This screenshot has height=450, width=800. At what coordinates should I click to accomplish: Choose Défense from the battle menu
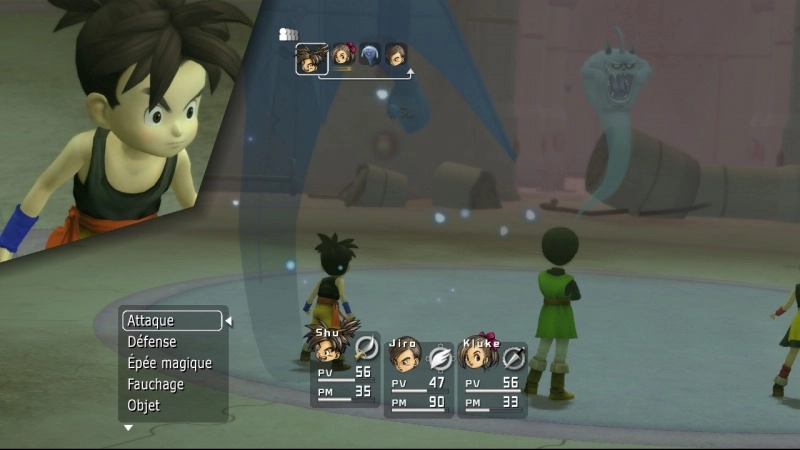pos(152,342)
